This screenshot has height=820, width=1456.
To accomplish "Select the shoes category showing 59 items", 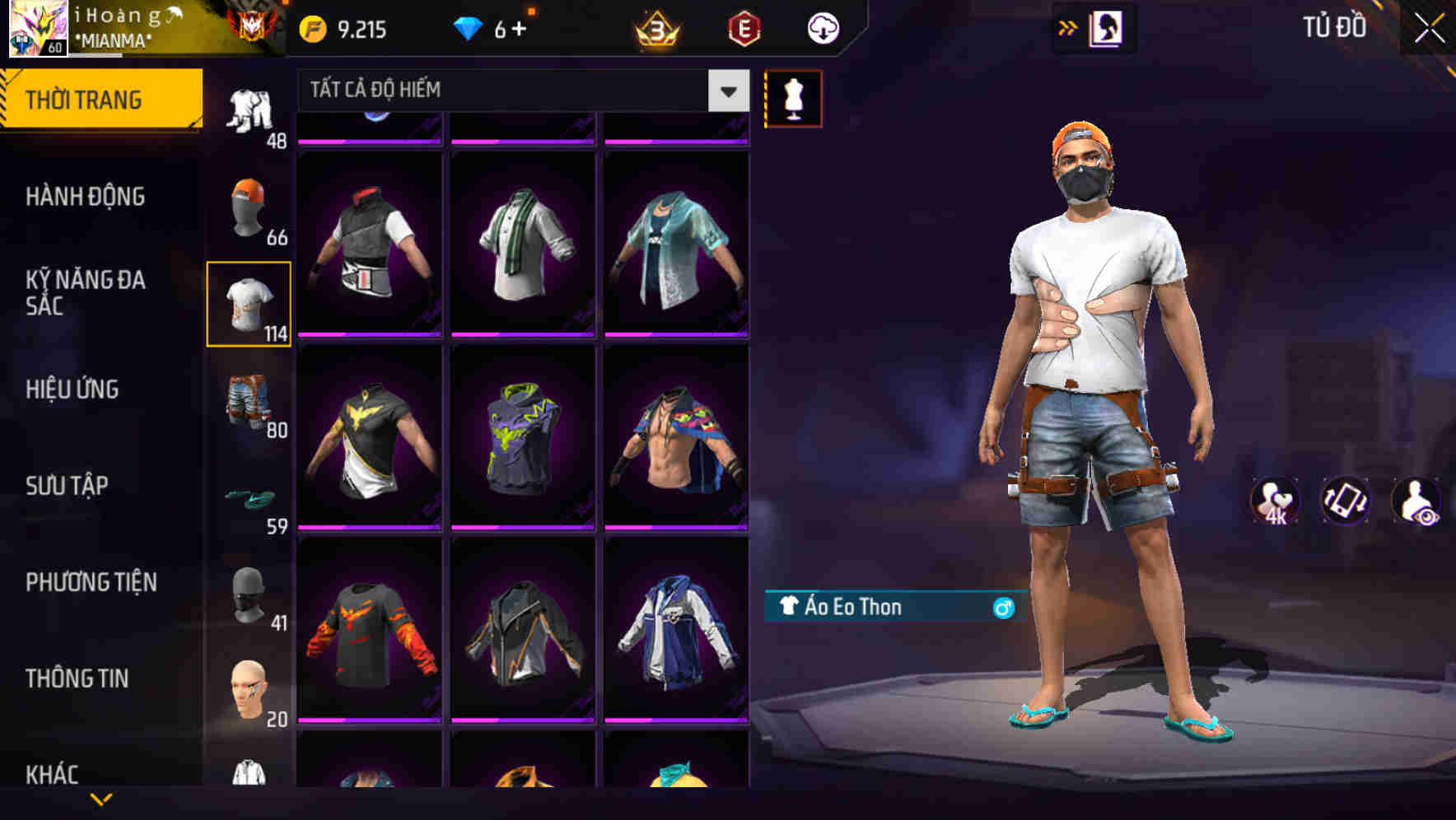I will 249,500.
